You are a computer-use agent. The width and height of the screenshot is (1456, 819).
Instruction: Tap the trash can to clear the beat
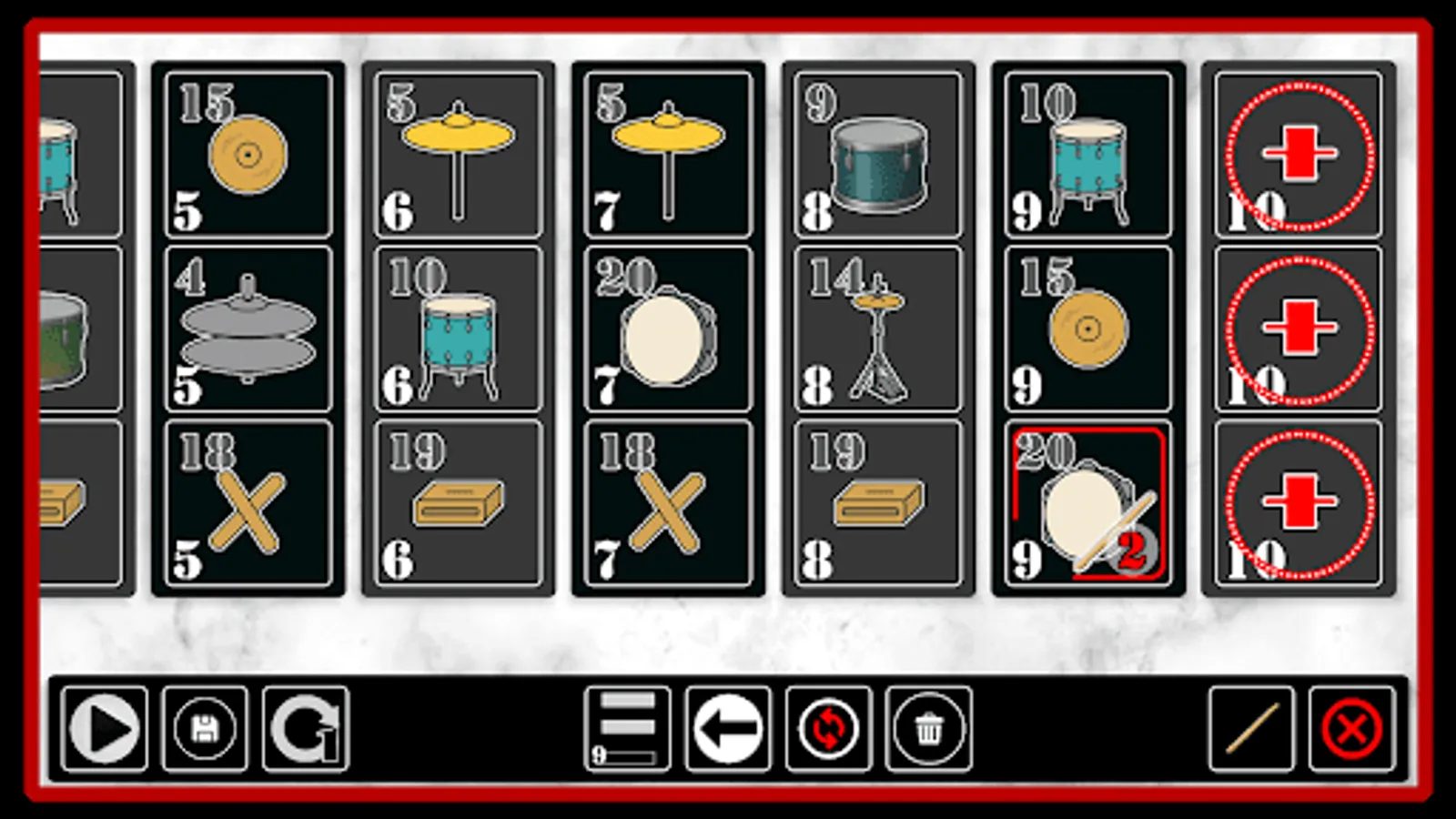coord(927,727)
